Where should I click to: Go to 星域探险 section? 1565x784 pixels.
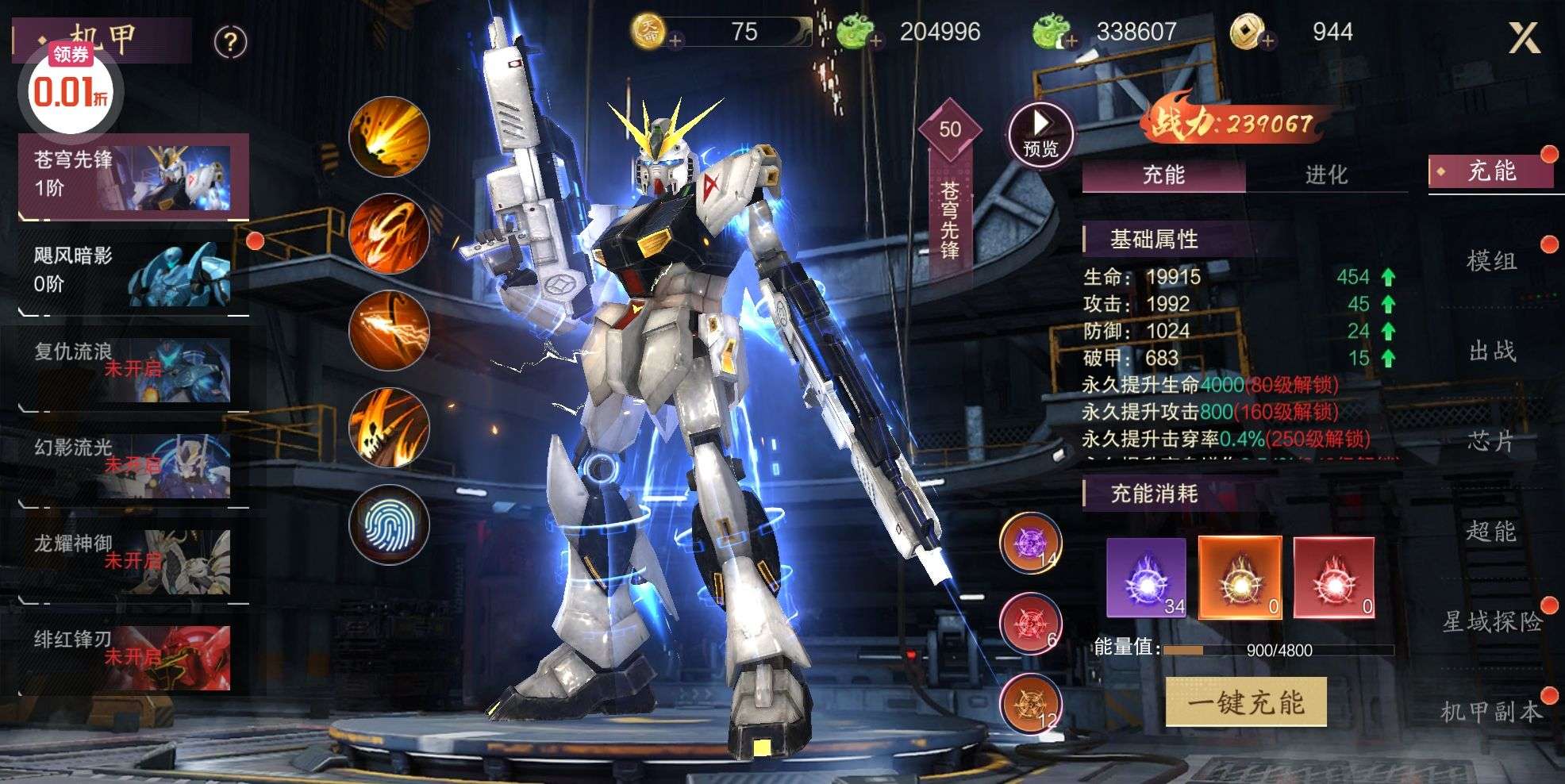[x=1491, y=621]
